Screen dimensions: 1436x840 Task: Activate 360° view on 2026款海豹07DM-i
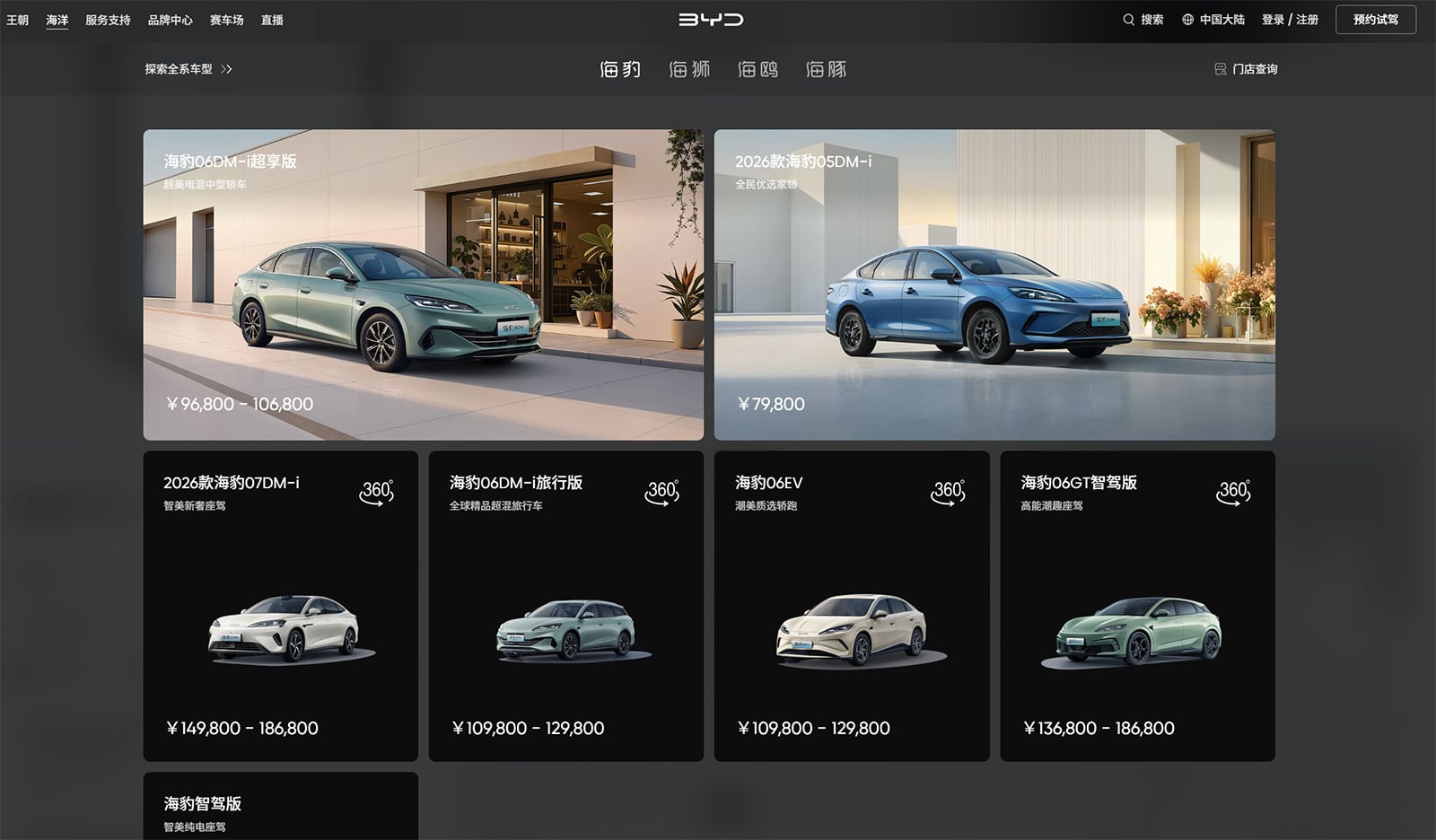point(377,492)
